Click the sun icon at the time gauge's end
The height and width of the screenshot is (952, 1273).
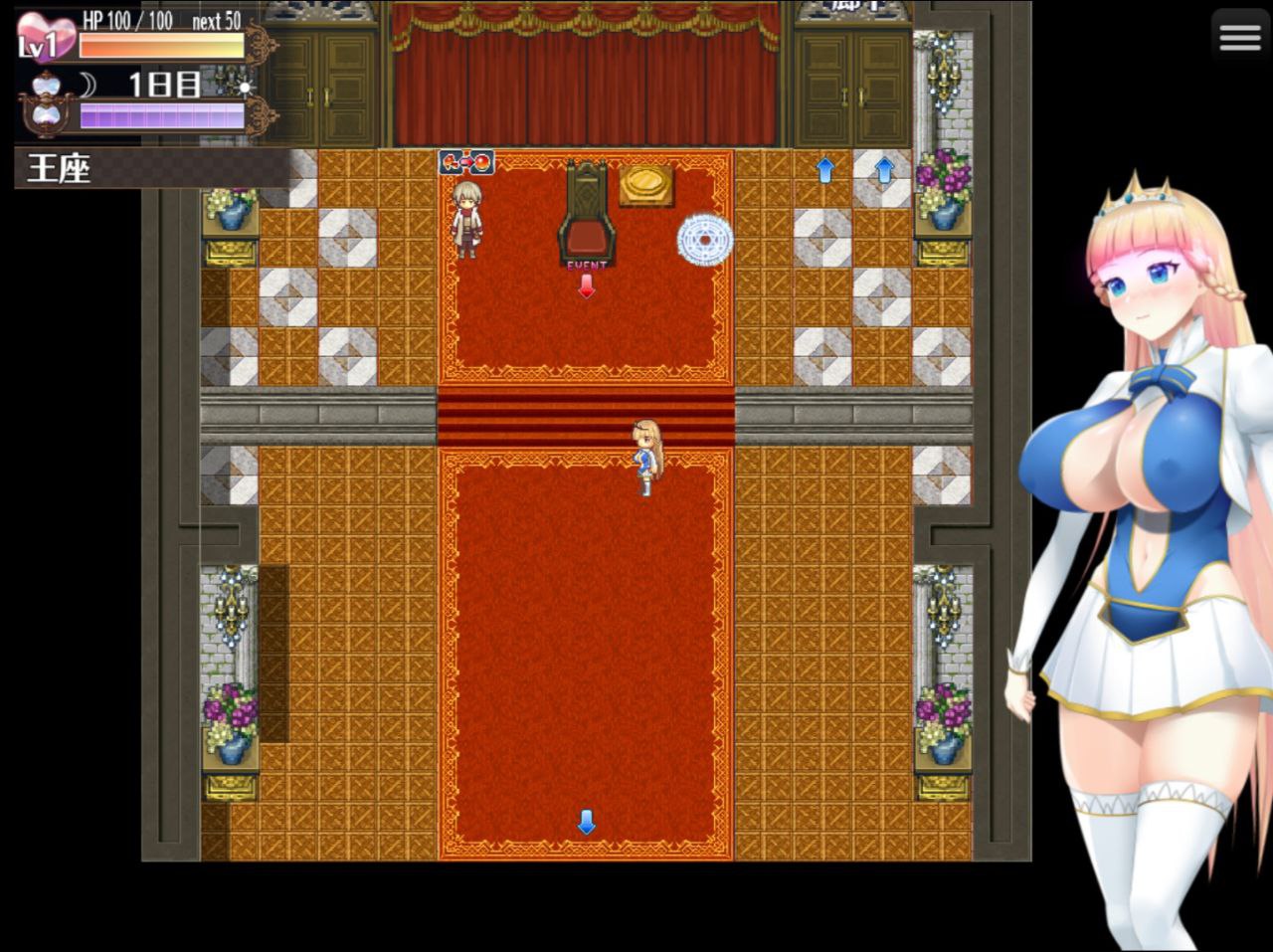[x=242, y=87]
